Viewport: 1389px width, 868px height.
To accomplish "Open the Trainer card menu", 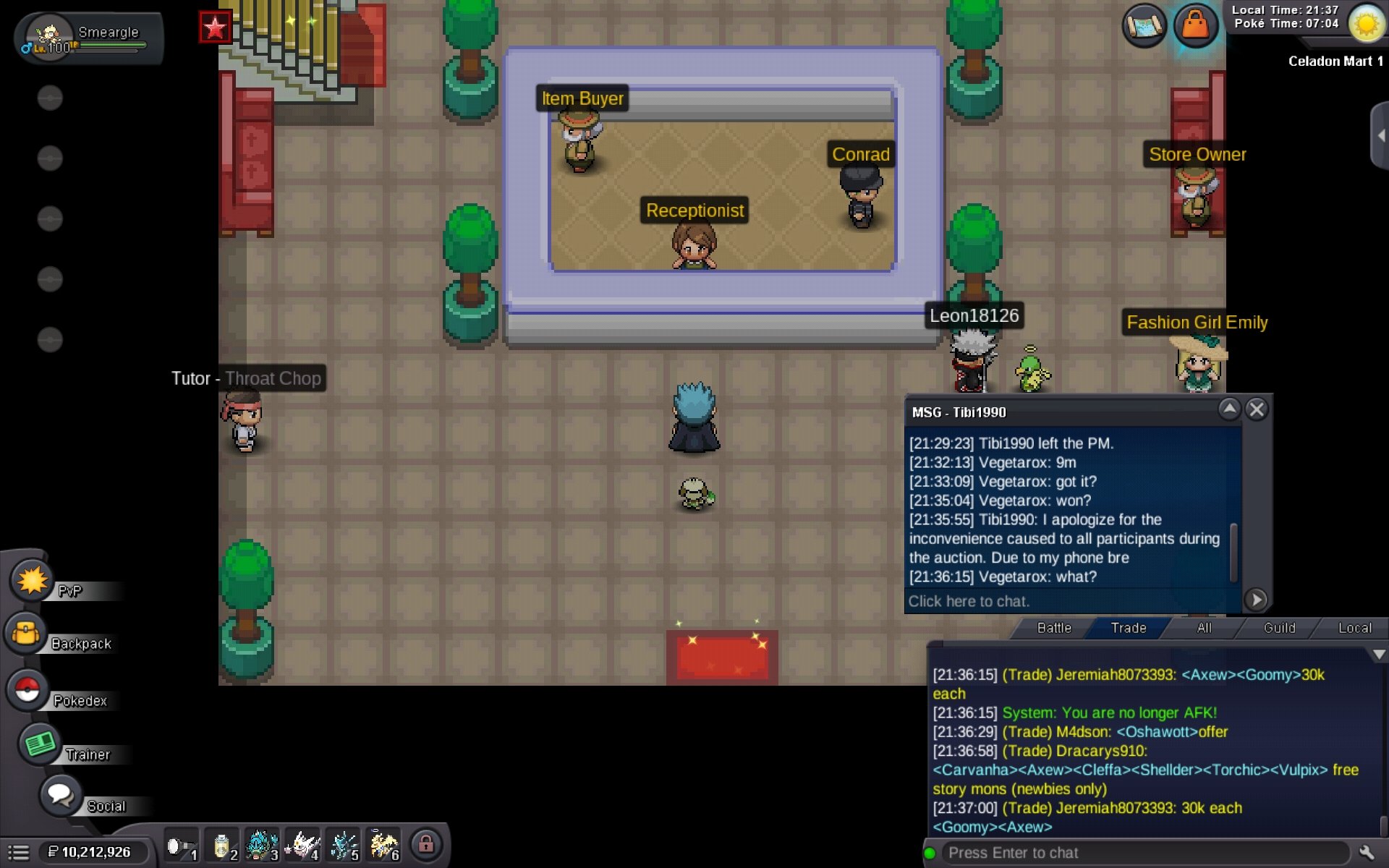I will point(40,744).
